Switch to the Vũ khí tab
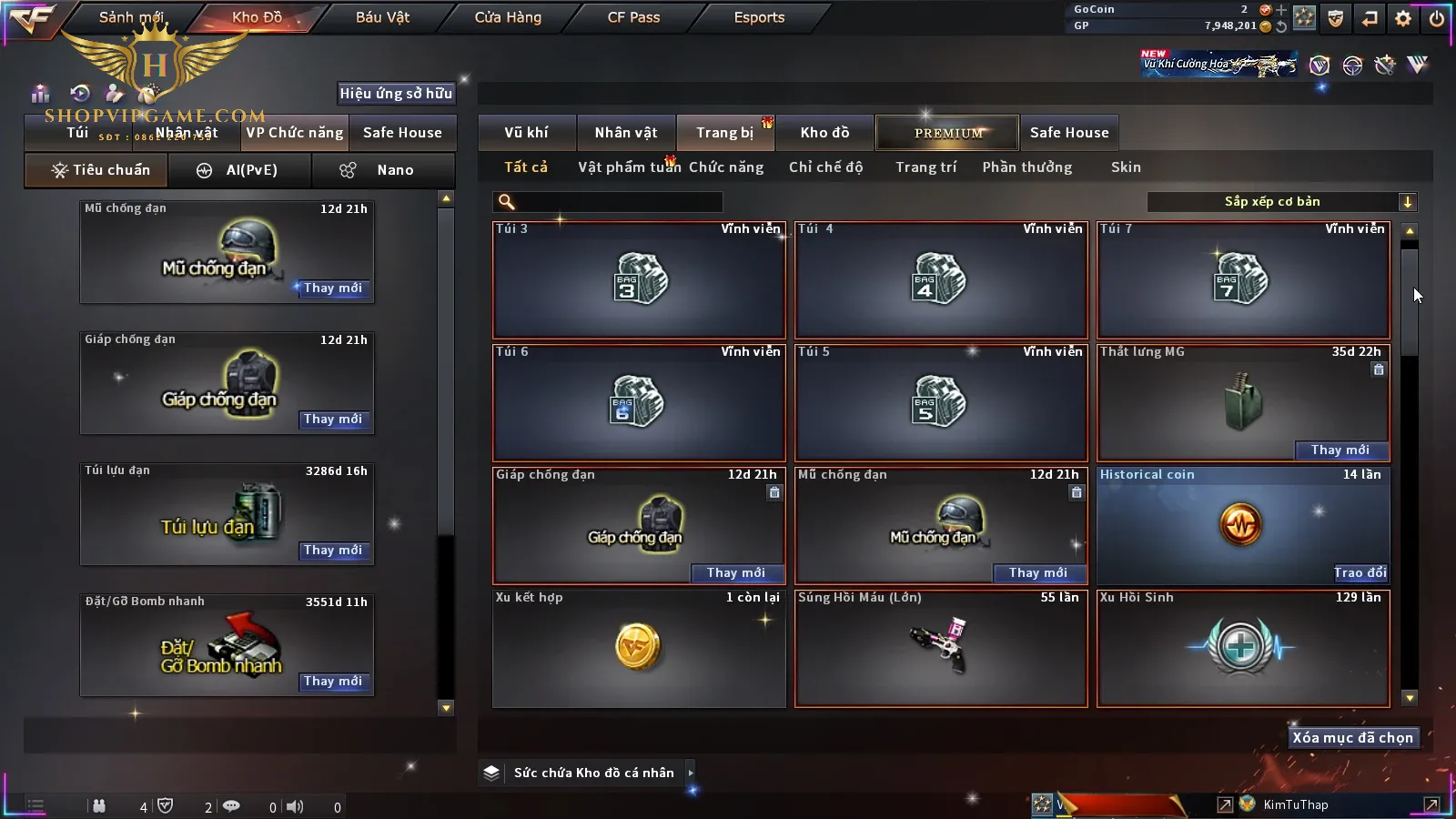 coord(526,133)
